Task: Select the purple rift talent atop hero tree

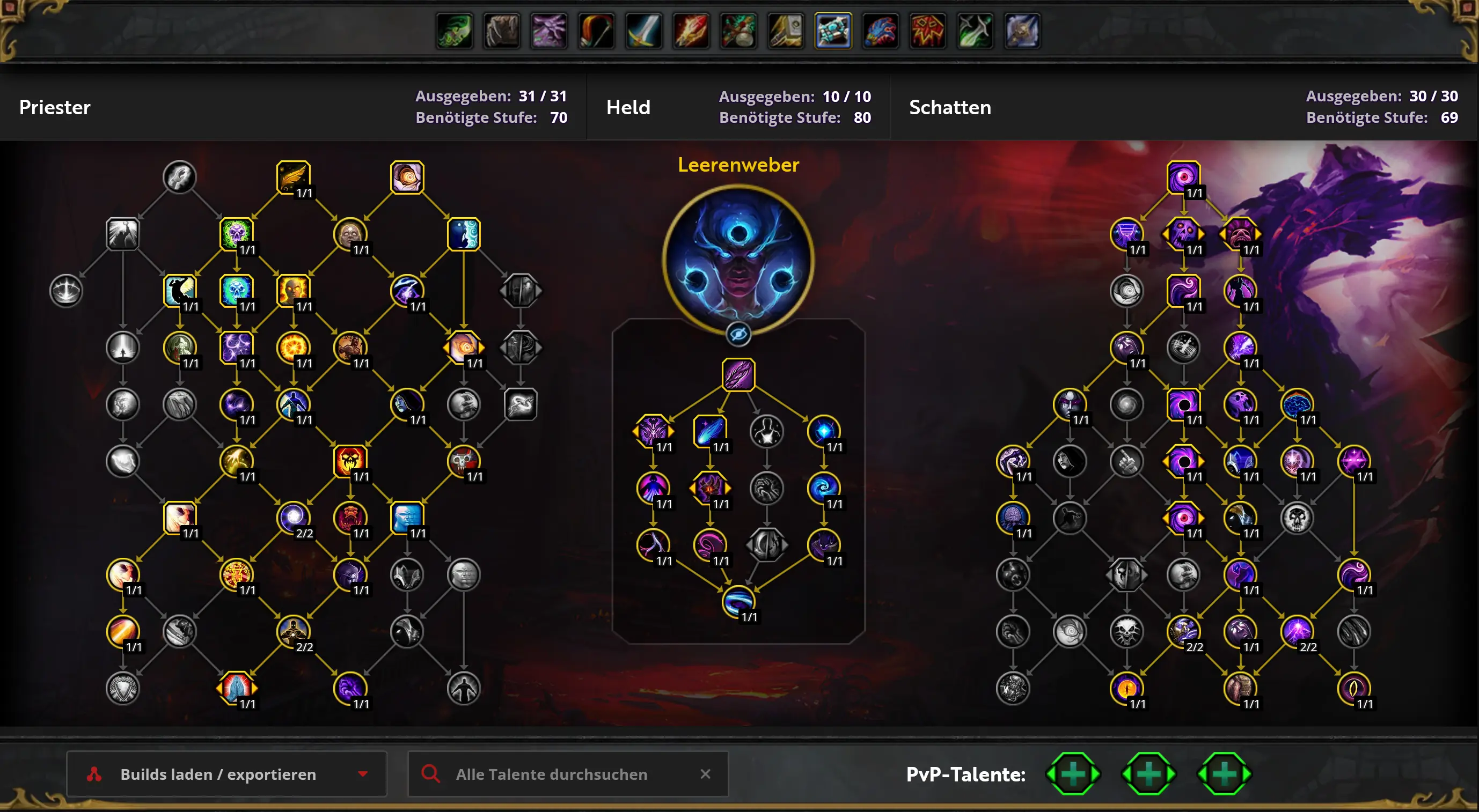Action: pos(738,375)
